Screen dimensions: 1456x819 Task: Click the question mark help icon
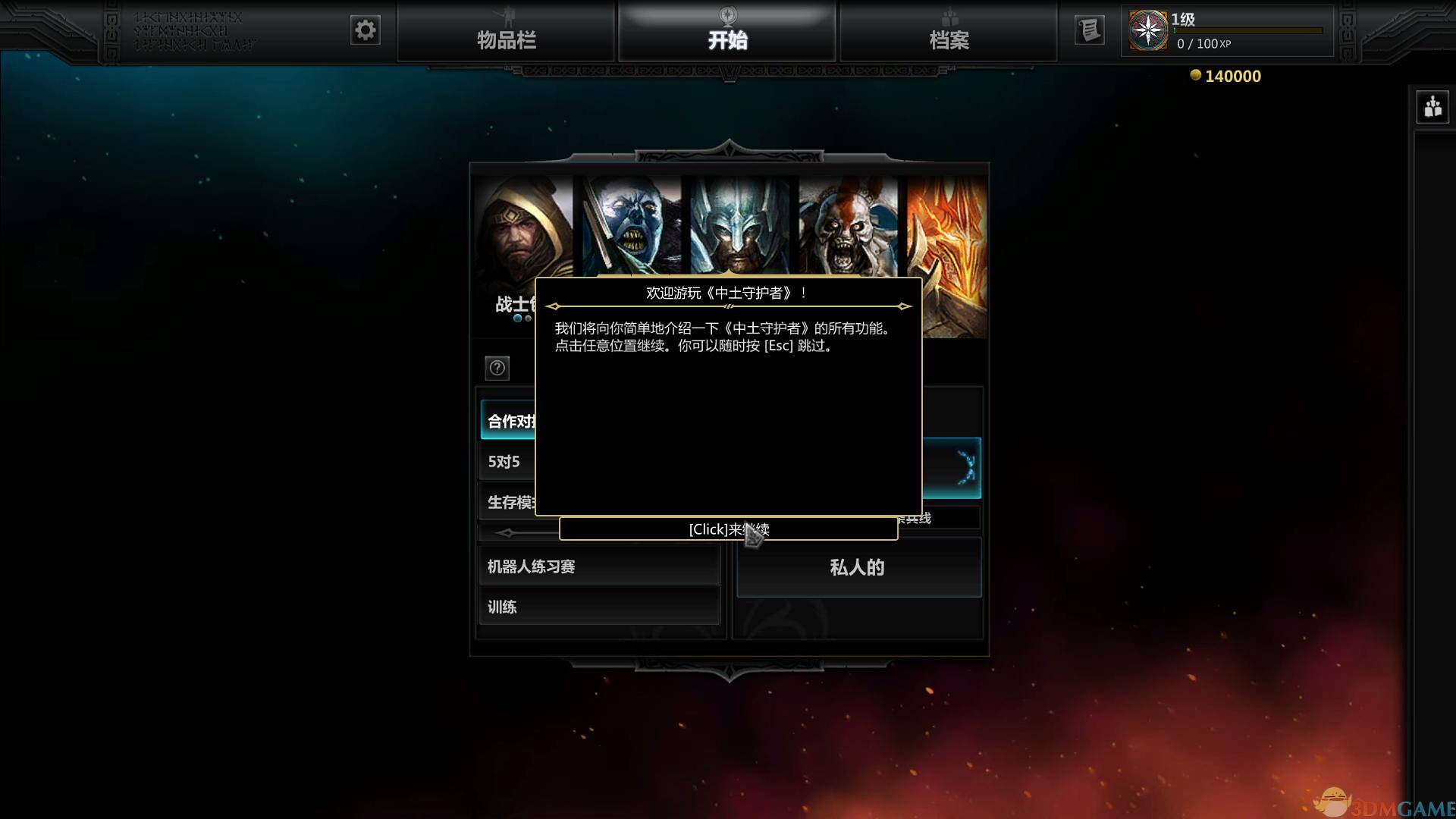497,369
